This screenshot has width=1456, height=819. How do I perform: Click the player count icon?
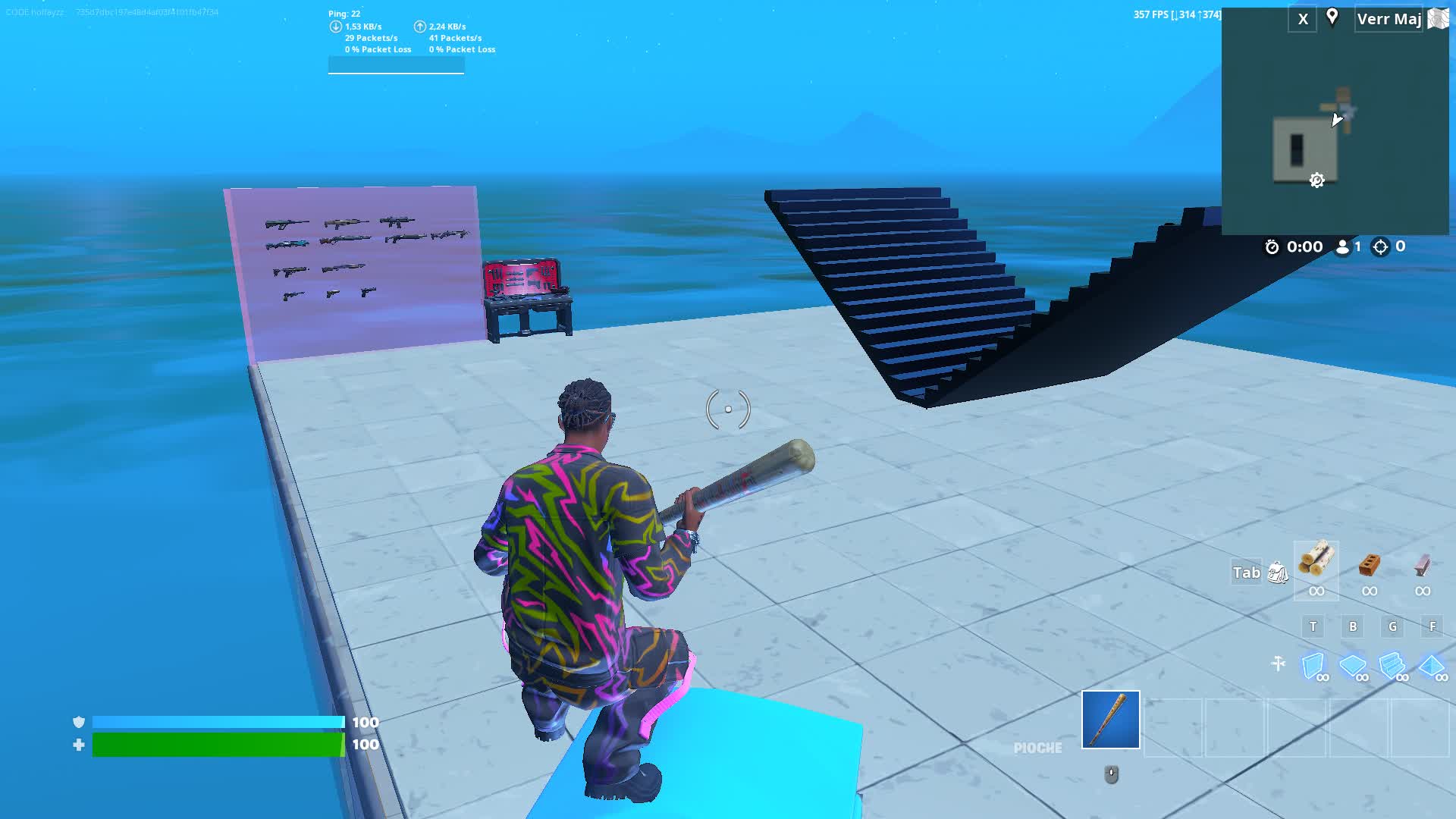click(1342, 246)
